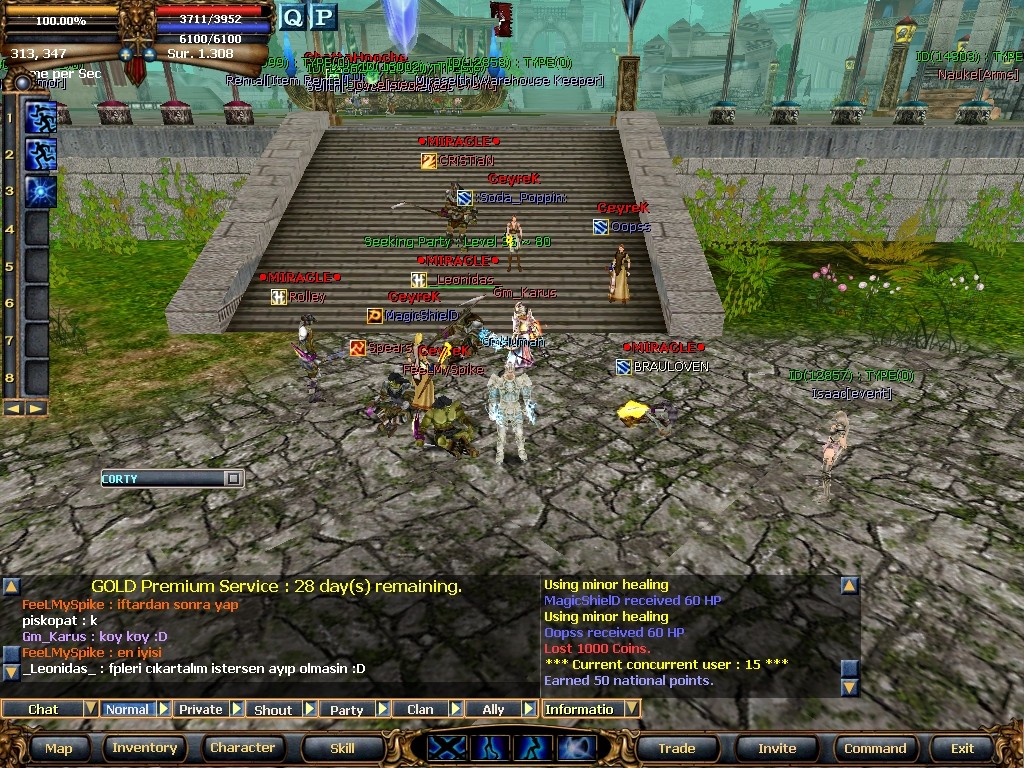Switch chat filter to Normal
This screenshot has width=1024, height=768.
[127, 709]
